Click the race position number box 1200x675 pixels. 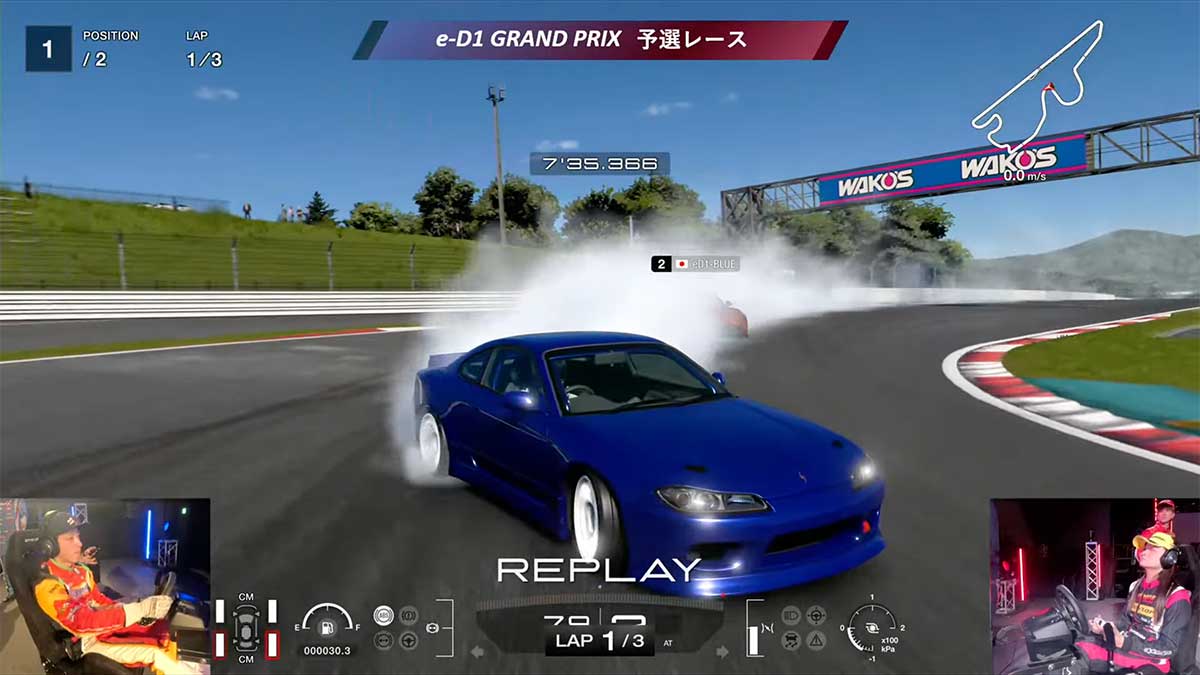click(x=48, y=48)
